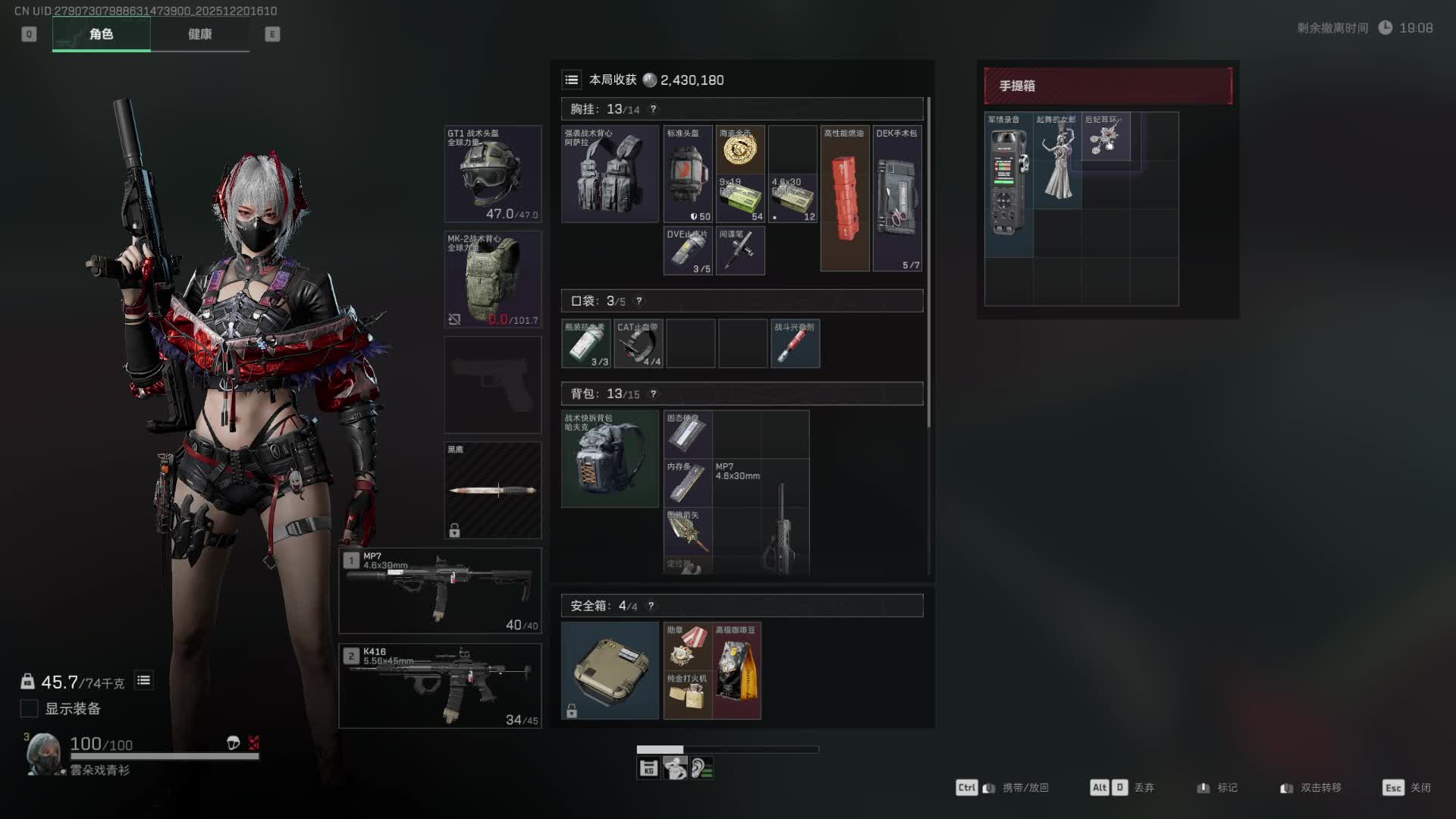Choose the MP7 primary weapon slot

coord(440,590)
